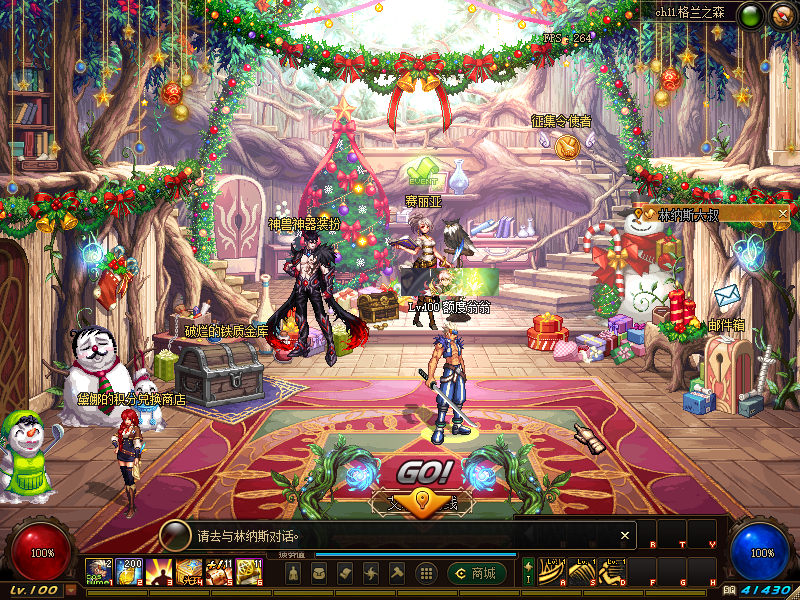Use the treasure chest item in slot 4

point(190,572)
